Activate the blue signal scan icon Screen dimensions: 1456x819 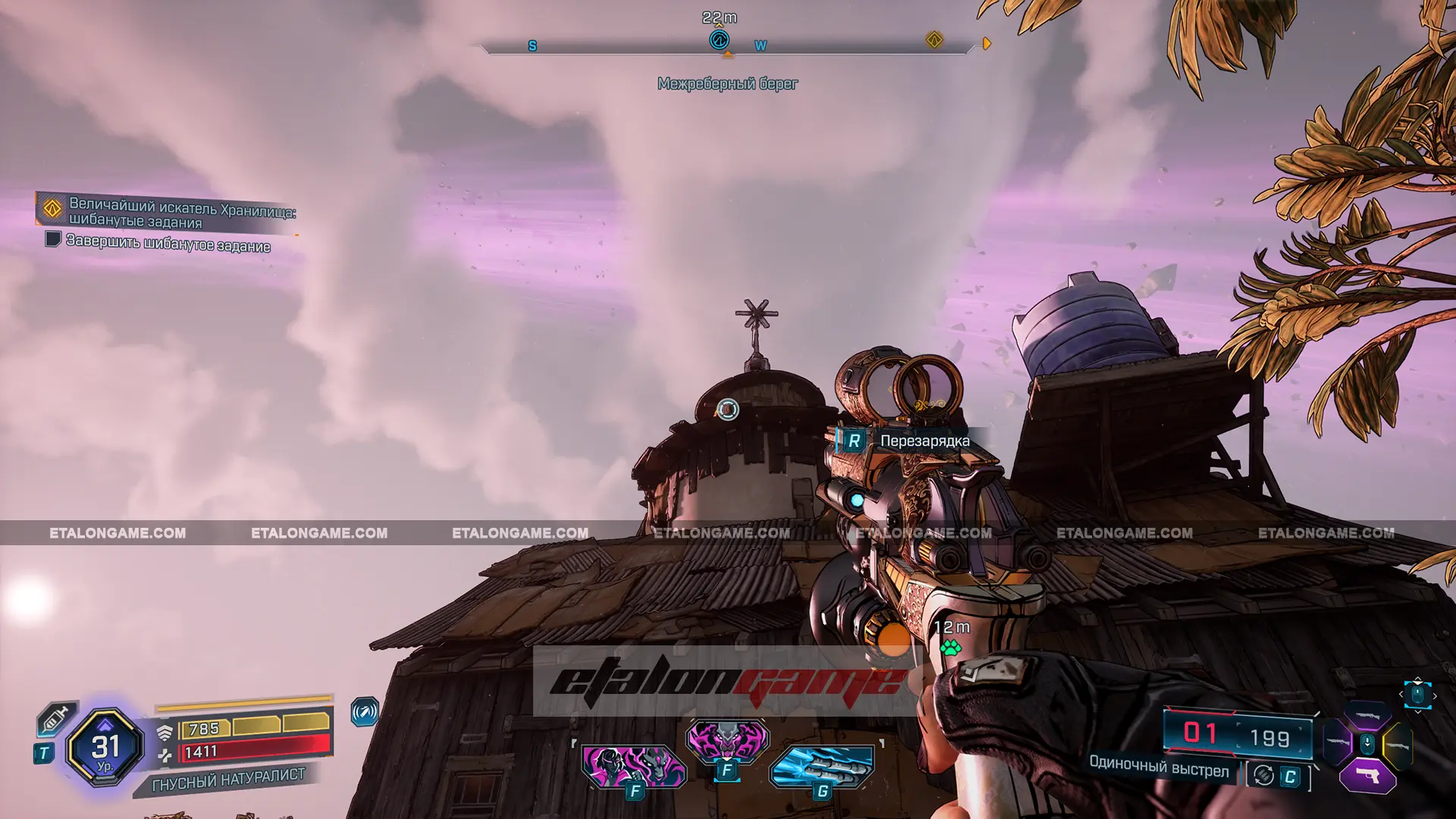pos(365,712)
